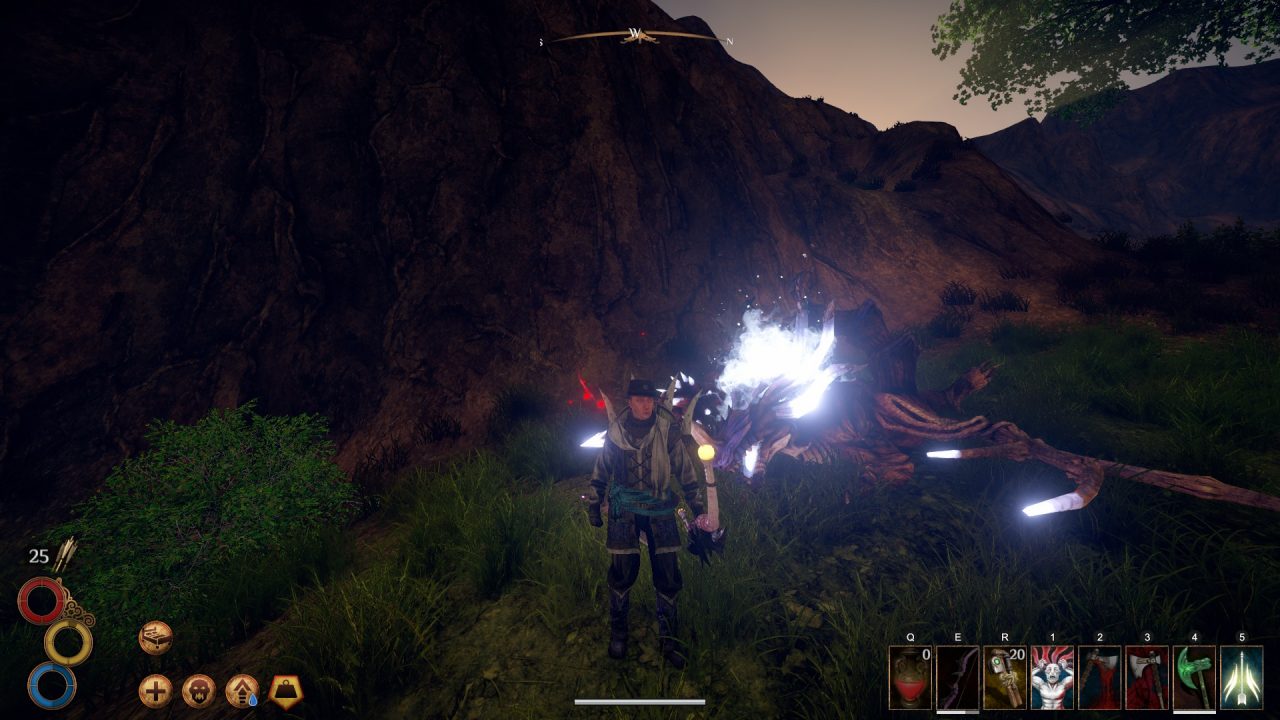Viewport: 1280px width, 720px height.
Task: Inspect the up-arrow water drop status icon
Action: coord(242,690)
